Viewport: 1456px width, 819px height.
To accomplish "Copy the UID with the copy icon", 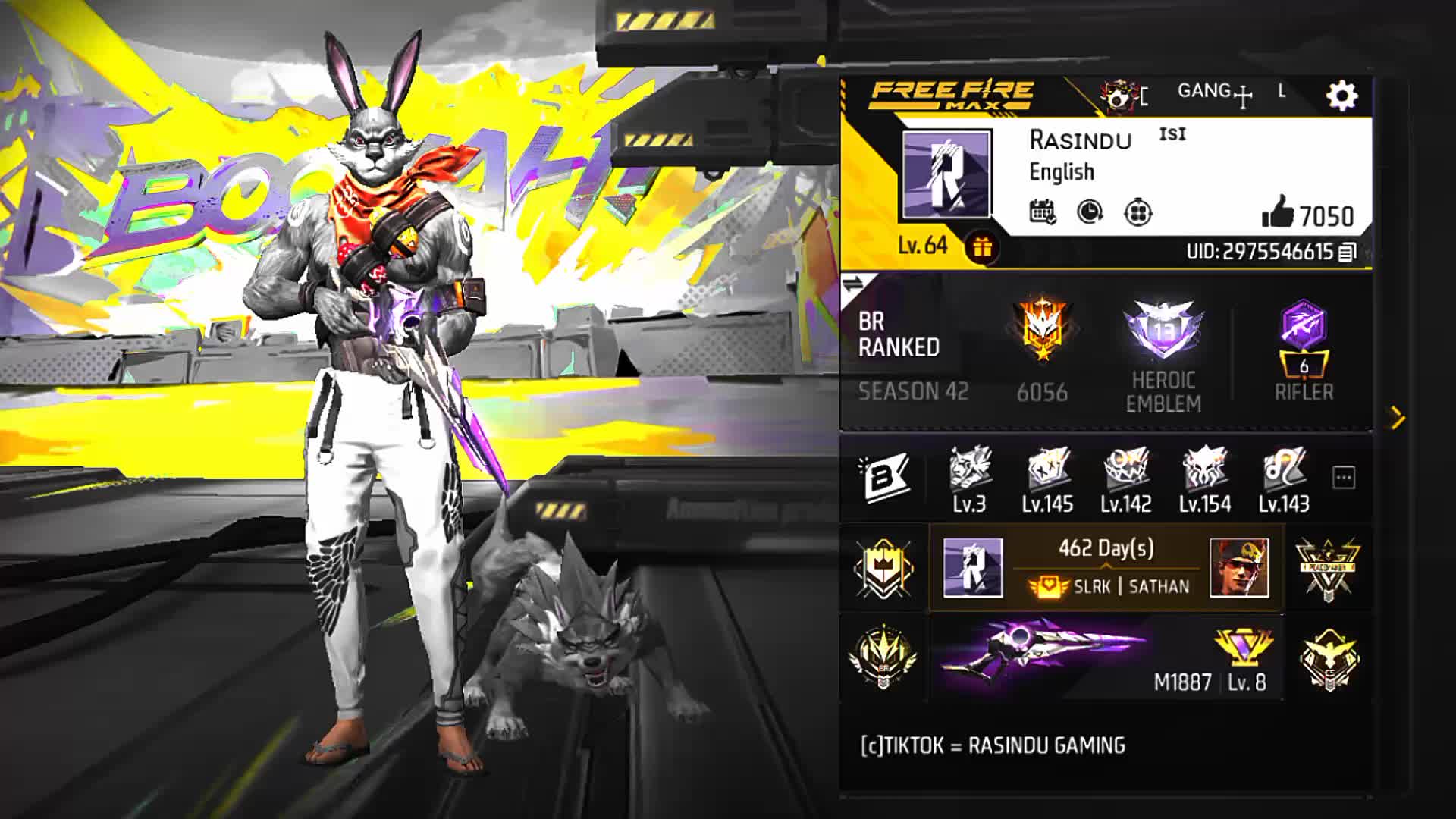I will click(x=1348, y=252).
